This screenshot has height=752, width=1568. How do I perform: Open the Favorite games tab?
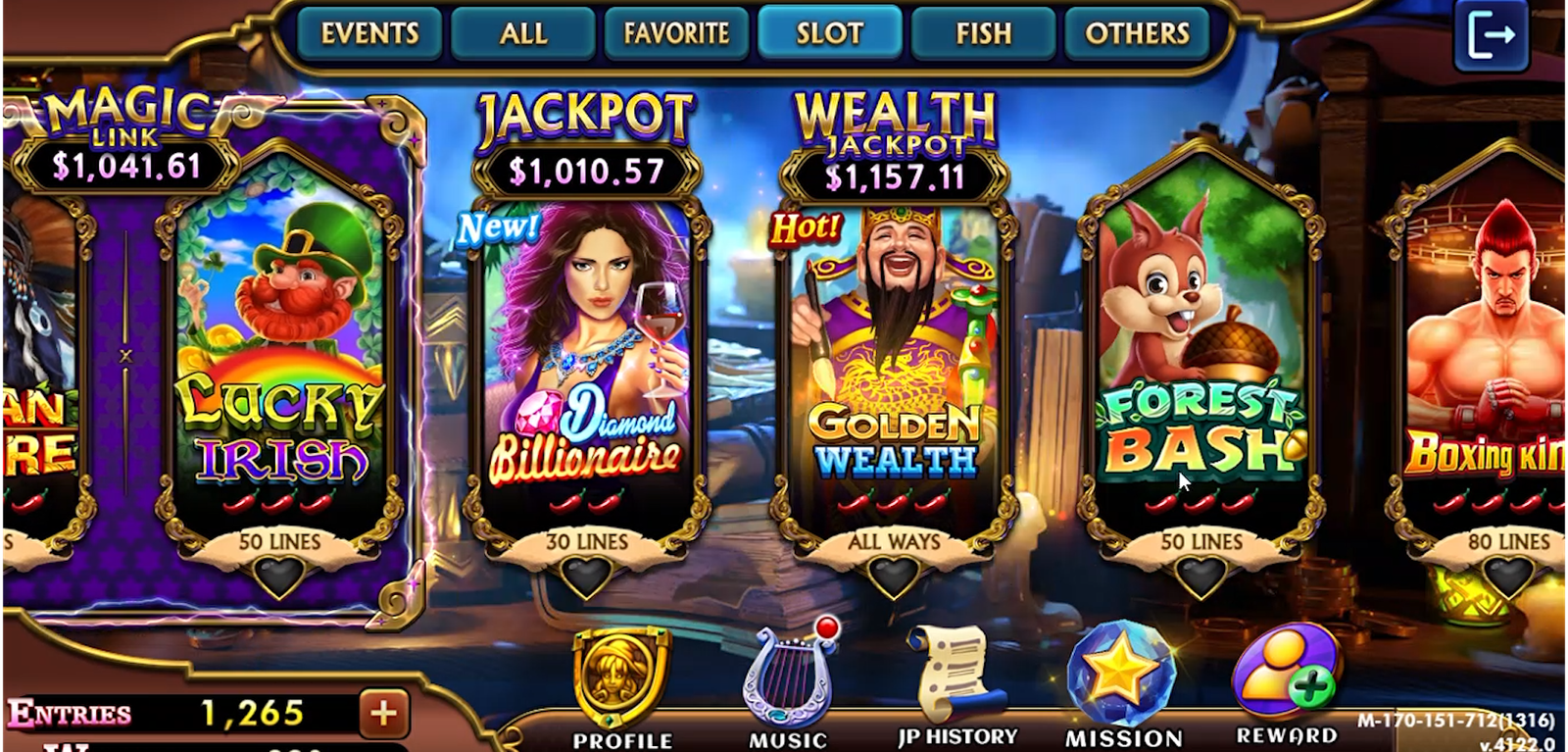676,34
